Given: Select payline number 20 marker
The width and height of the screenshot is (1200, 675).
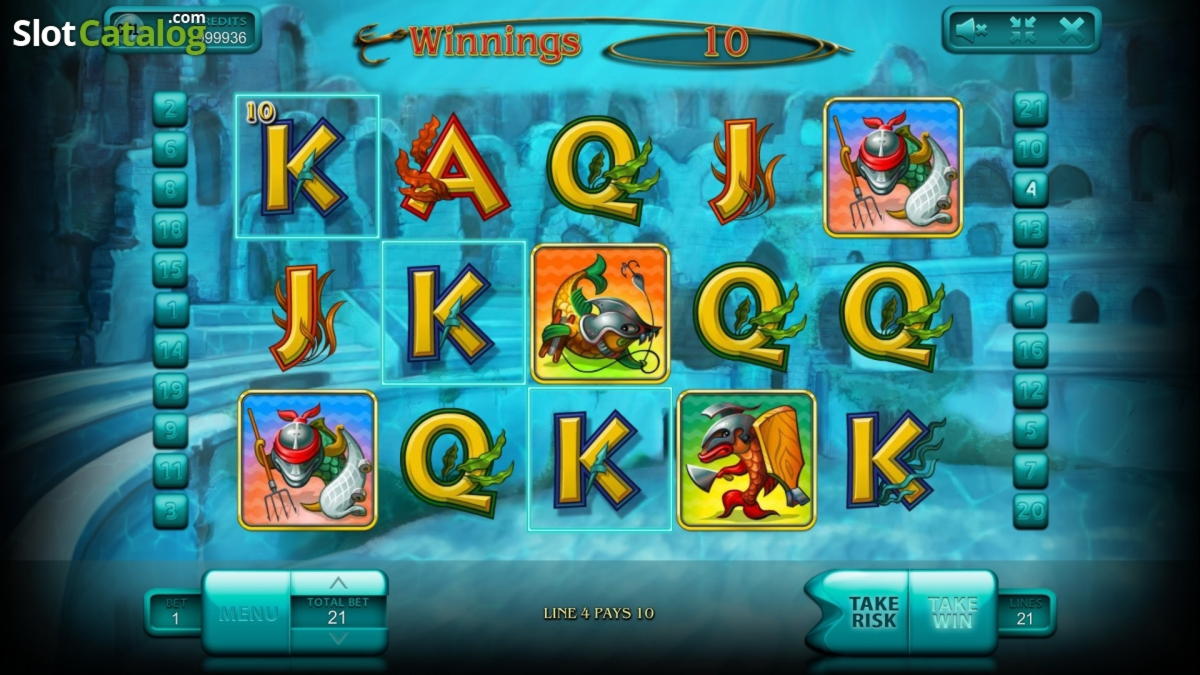Looking at the screenshot, I should tap(1030, 510).
